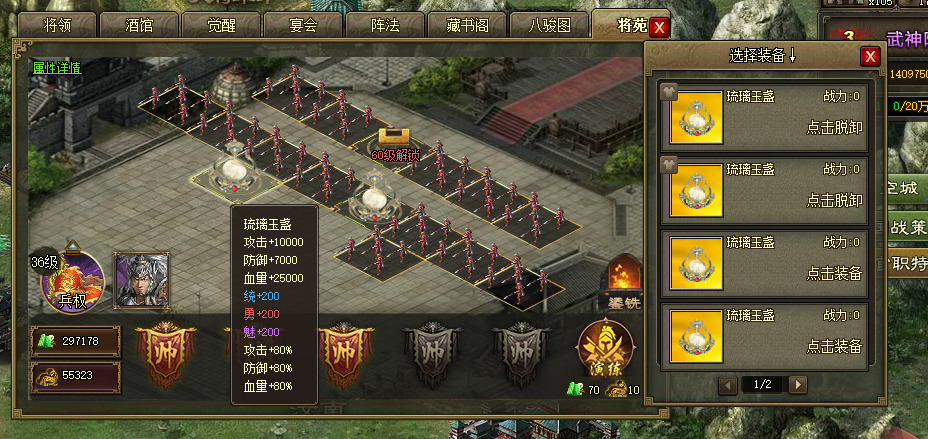The image size is (928, 439).
Task: Open the 兵权 dragon icon
Action: tap(72, 279)
